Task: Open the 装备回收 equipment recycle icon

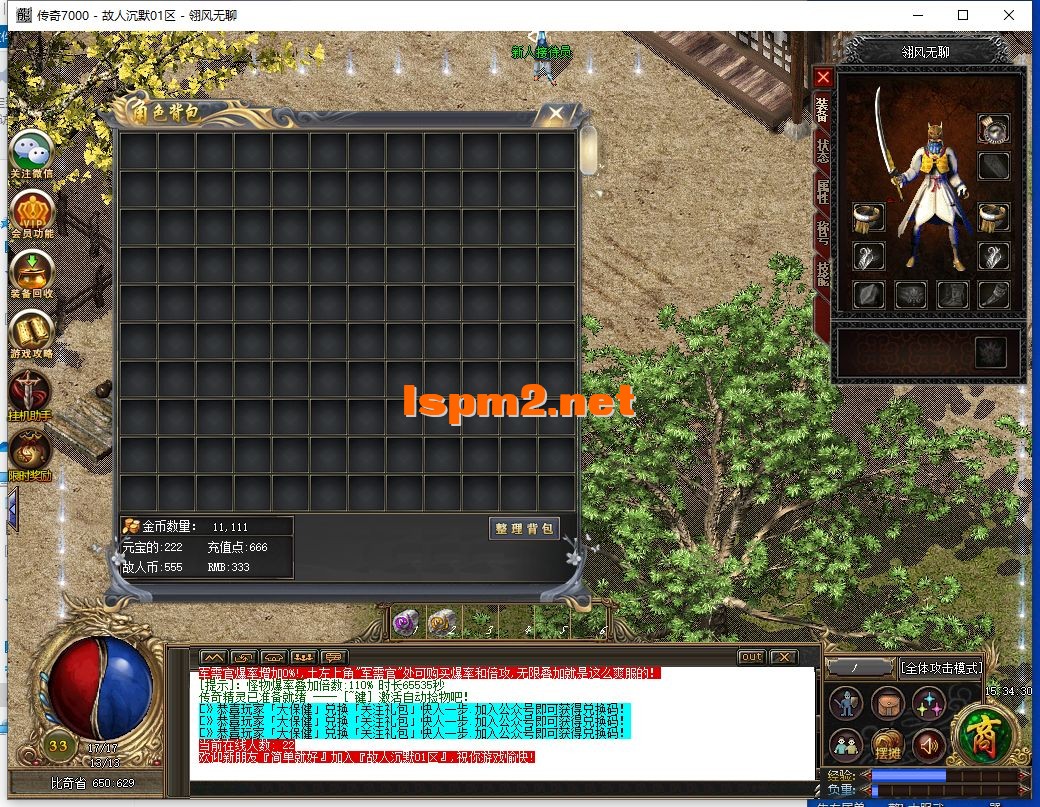Action: point(31,273)
